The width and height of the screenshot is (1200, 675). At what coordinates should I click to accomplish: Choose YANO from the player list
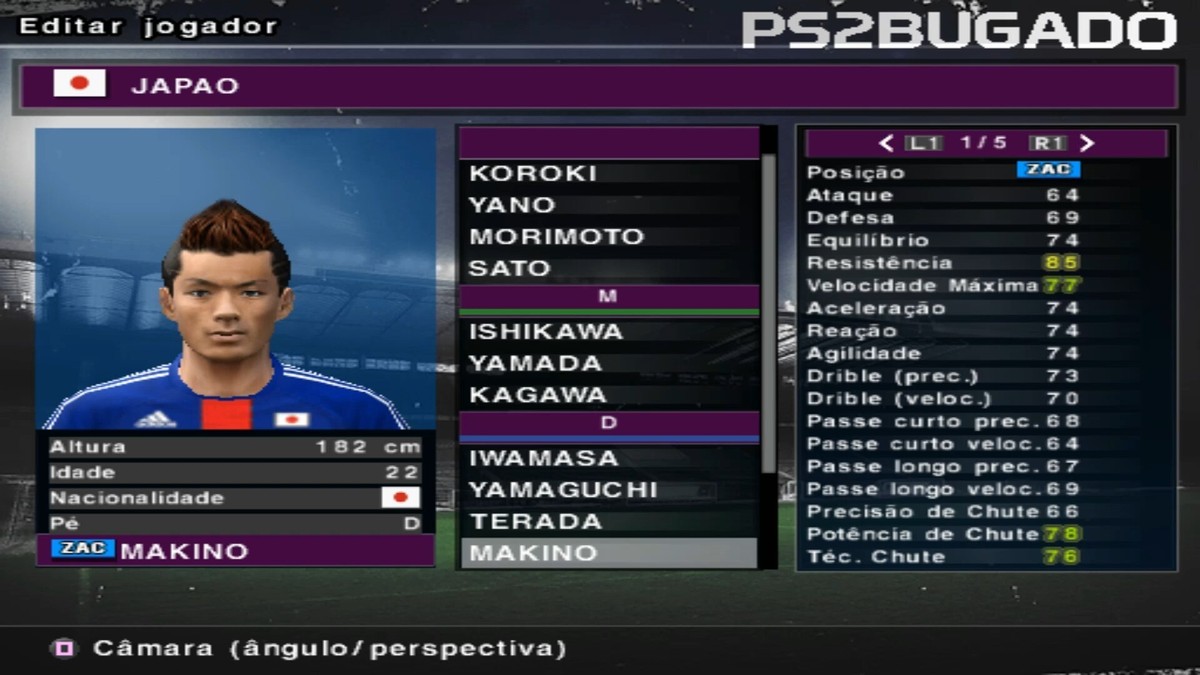pyautogui.click(x=608, y=205)
